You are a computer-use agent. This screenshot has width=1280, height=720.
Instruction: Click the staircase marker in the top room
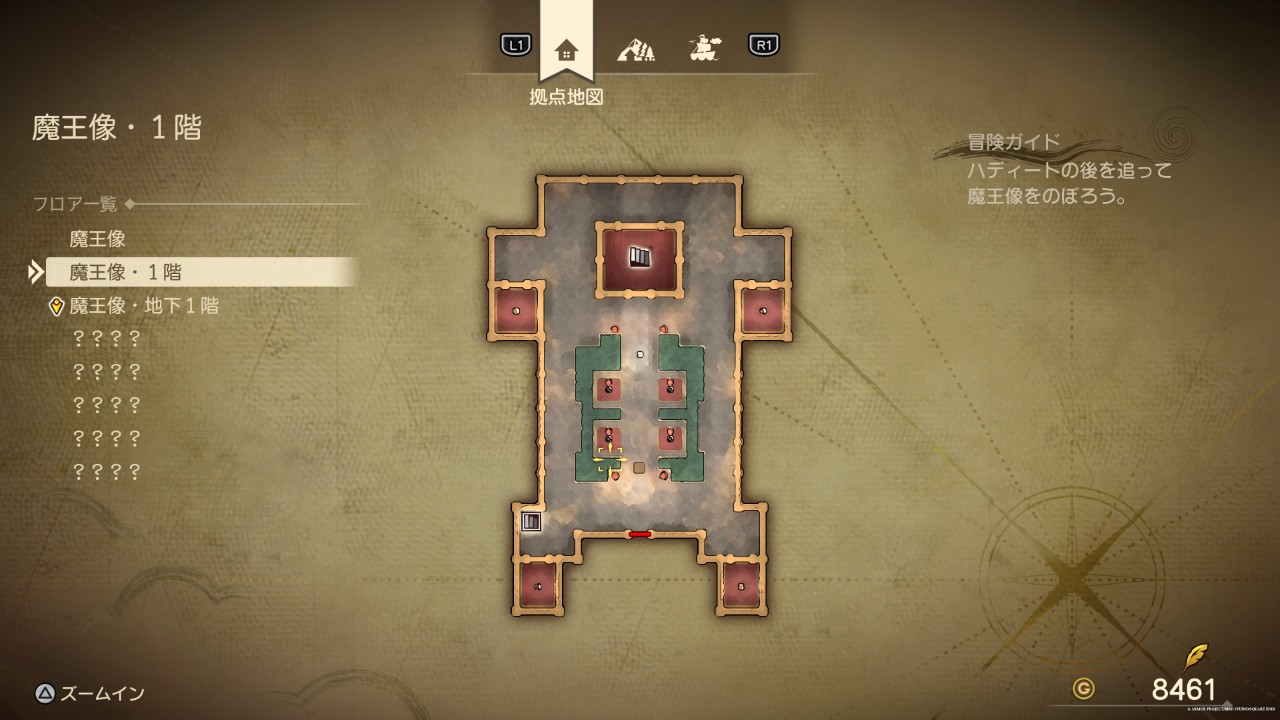(640, 257)
